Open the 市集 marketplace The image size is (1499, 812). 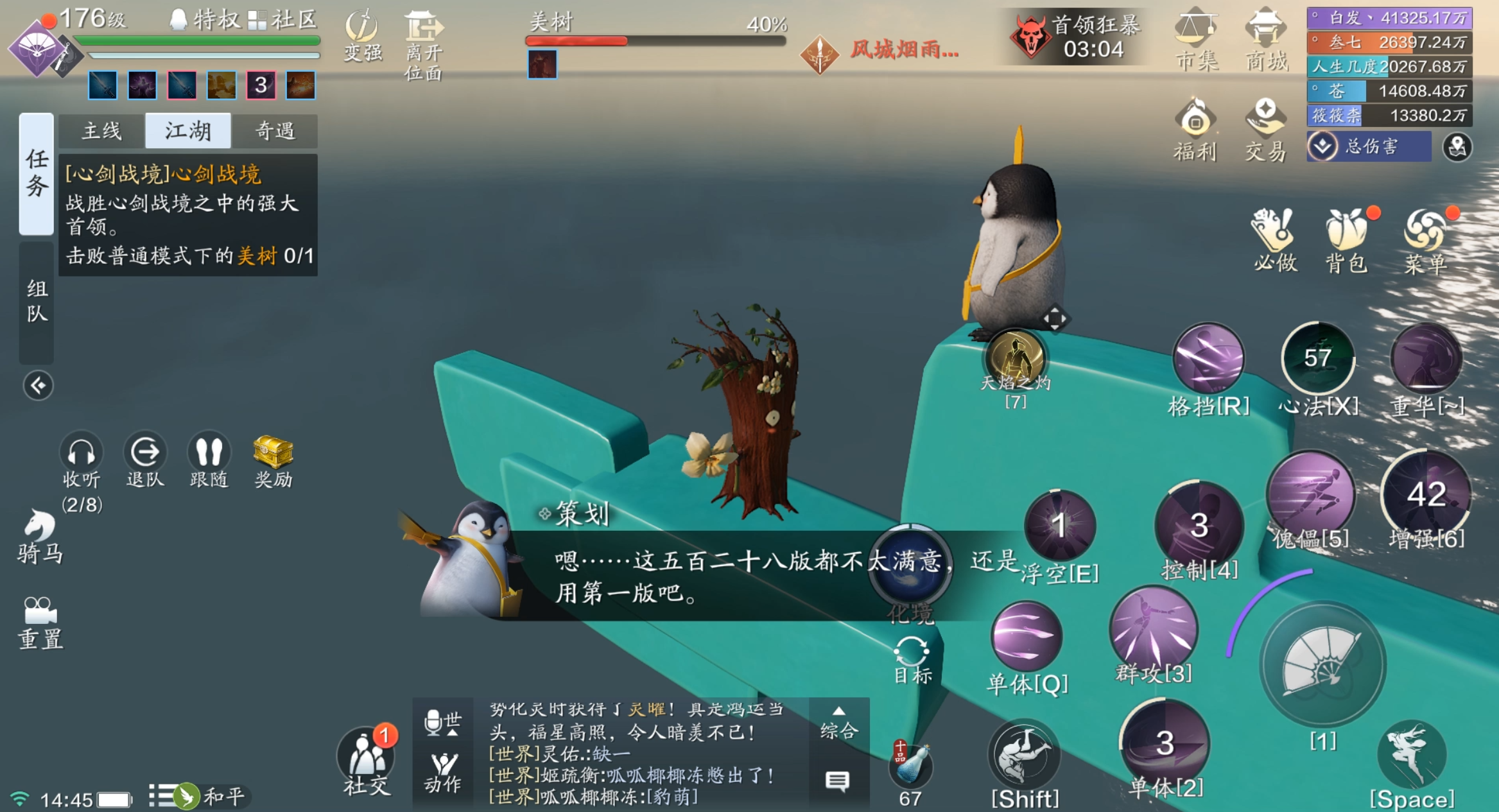point(1195,40)
